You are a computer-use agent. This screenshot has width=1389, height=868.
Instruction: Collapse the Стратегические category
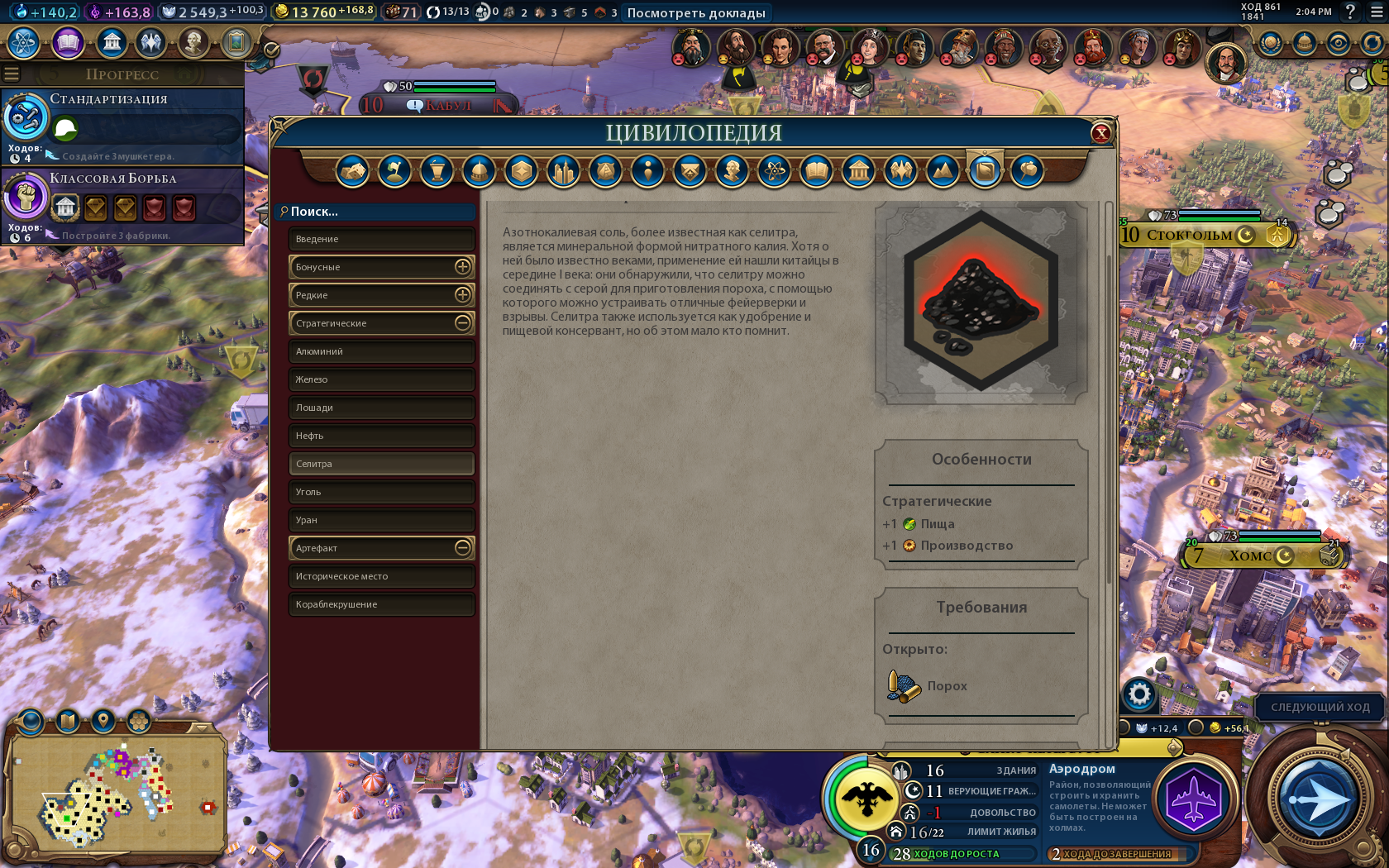tap(462, 323)
